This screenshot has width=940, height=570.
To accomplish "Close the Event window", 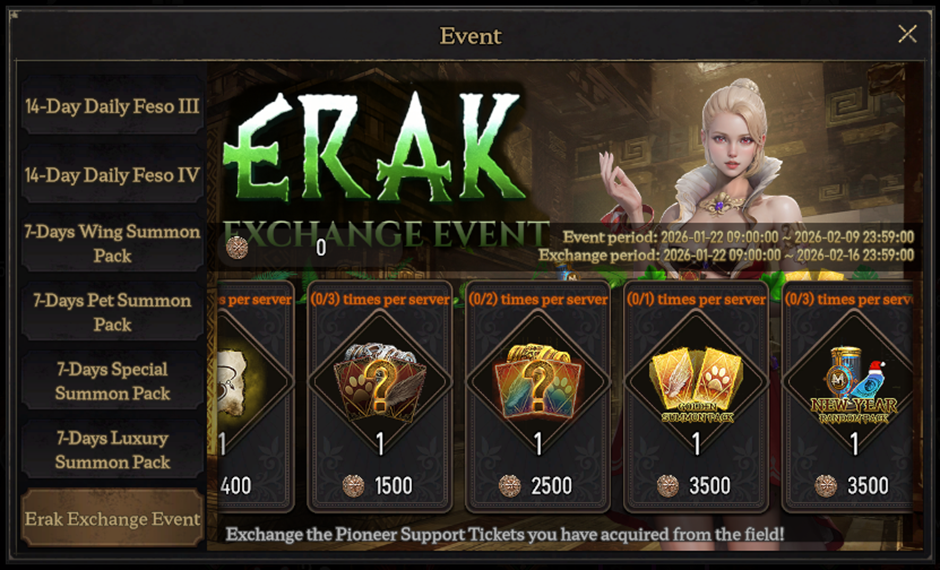I will click(907, 34).
